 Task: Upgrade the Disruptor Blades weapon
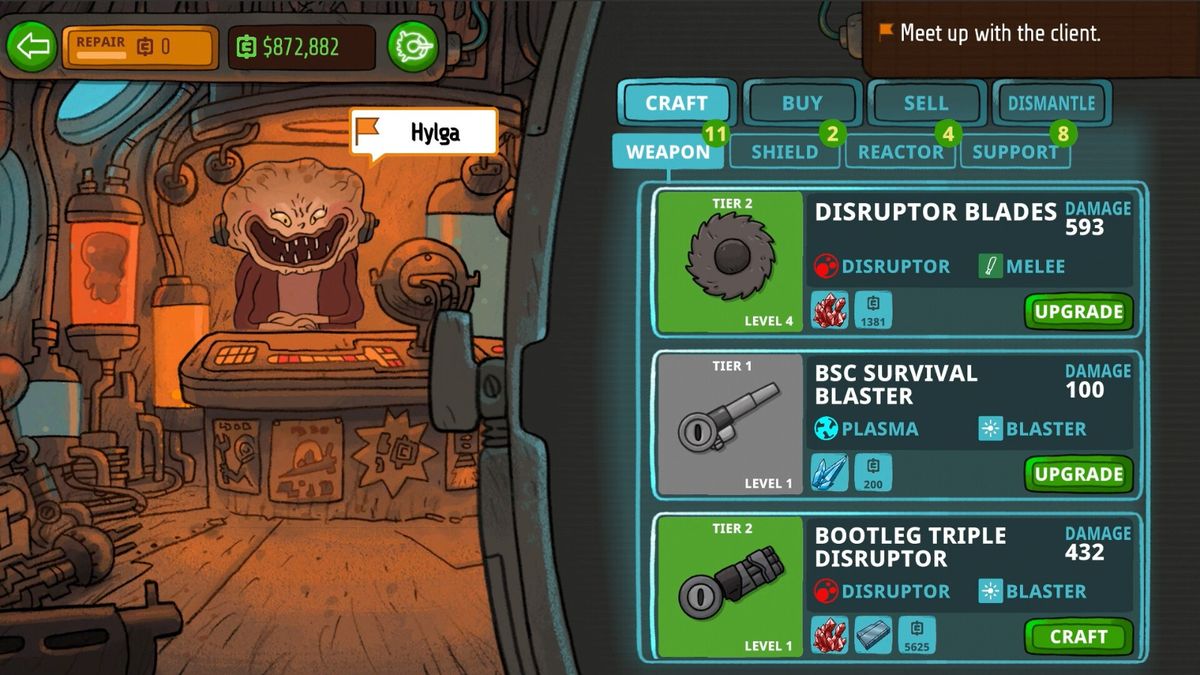[x=1078, y=312]
